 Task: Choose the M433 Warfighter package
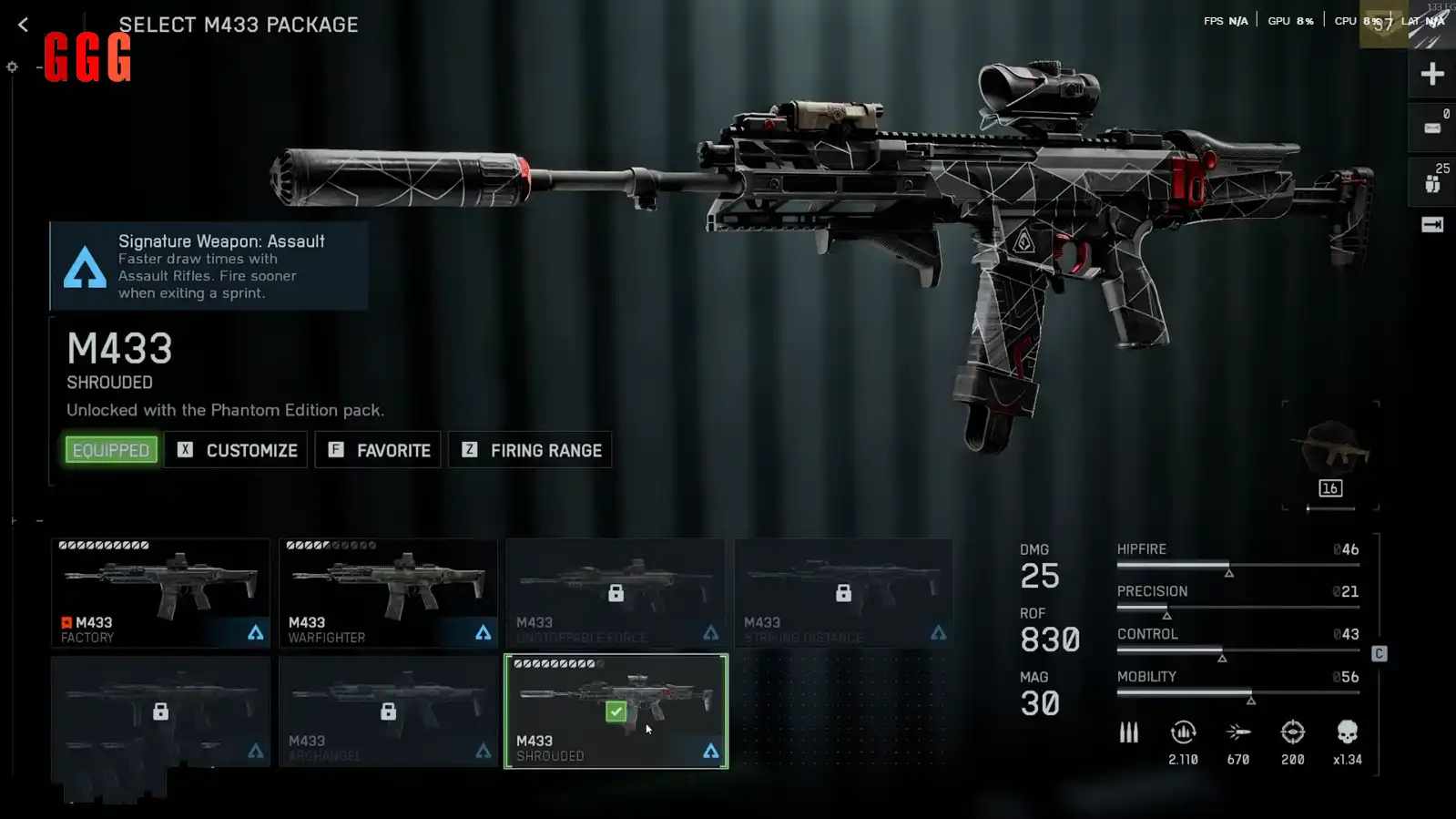click(388, 592)
